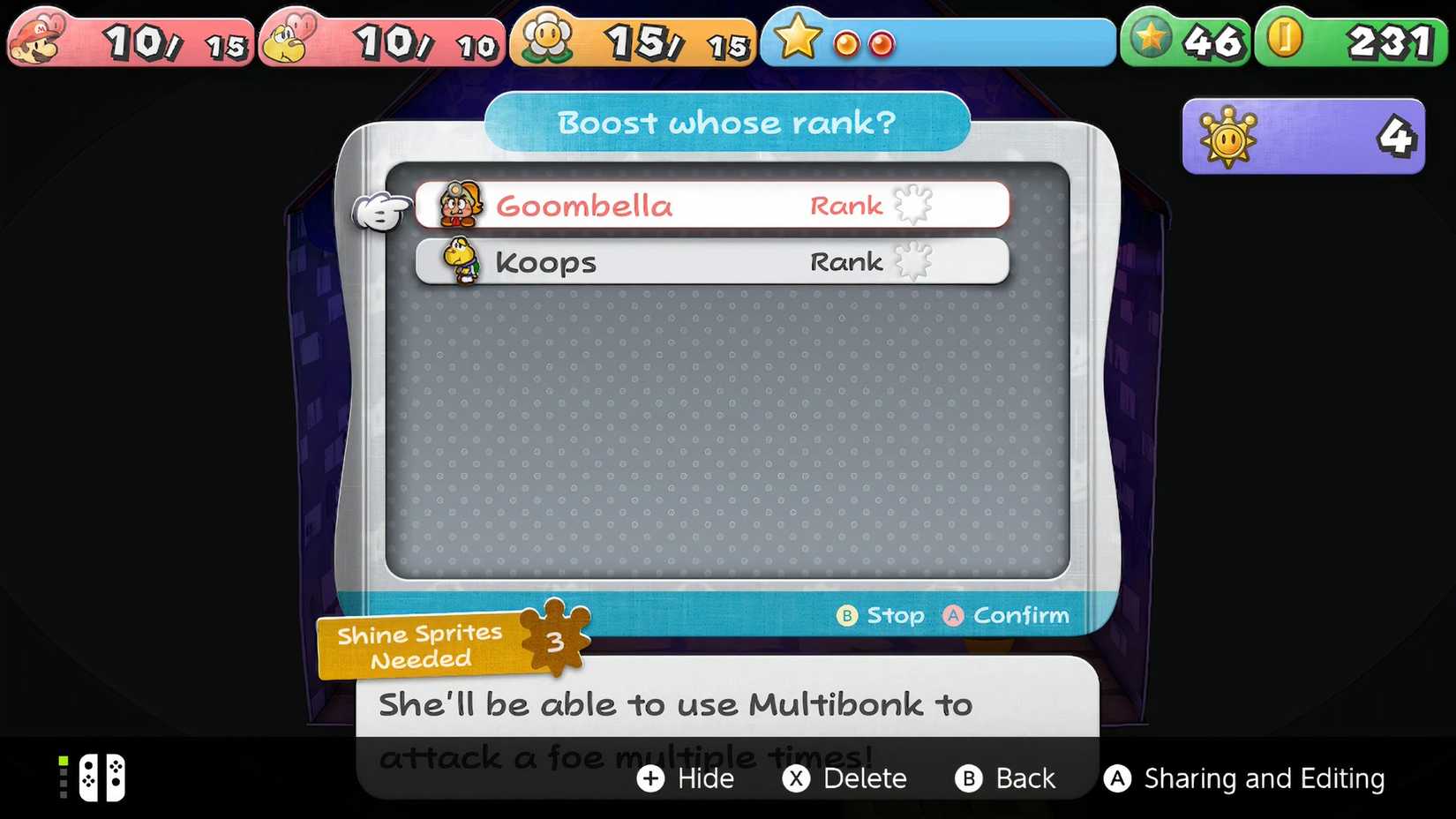1456x819 pixels.
Task: Click the flower FP icon
Action: 547,38
